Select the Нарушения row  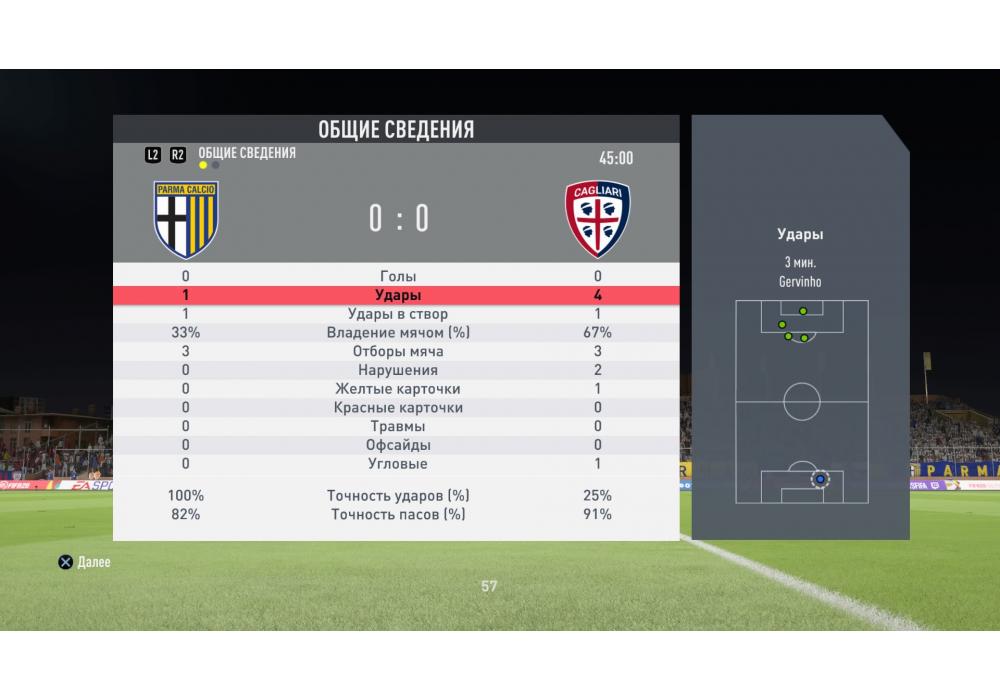coord(398,370)
